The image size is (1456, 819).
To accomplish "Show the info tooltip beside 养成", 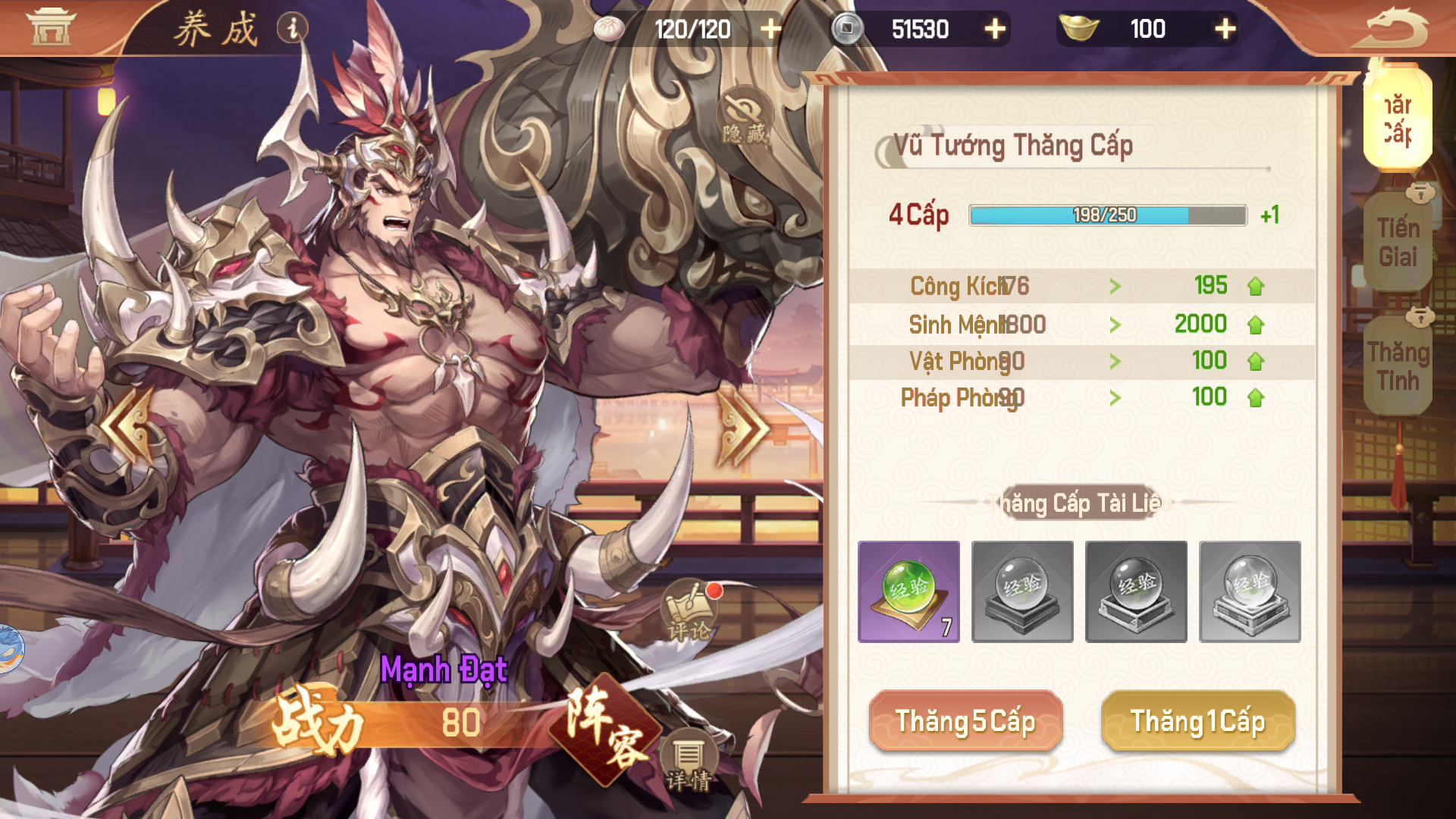I will [x=292, y=28].
